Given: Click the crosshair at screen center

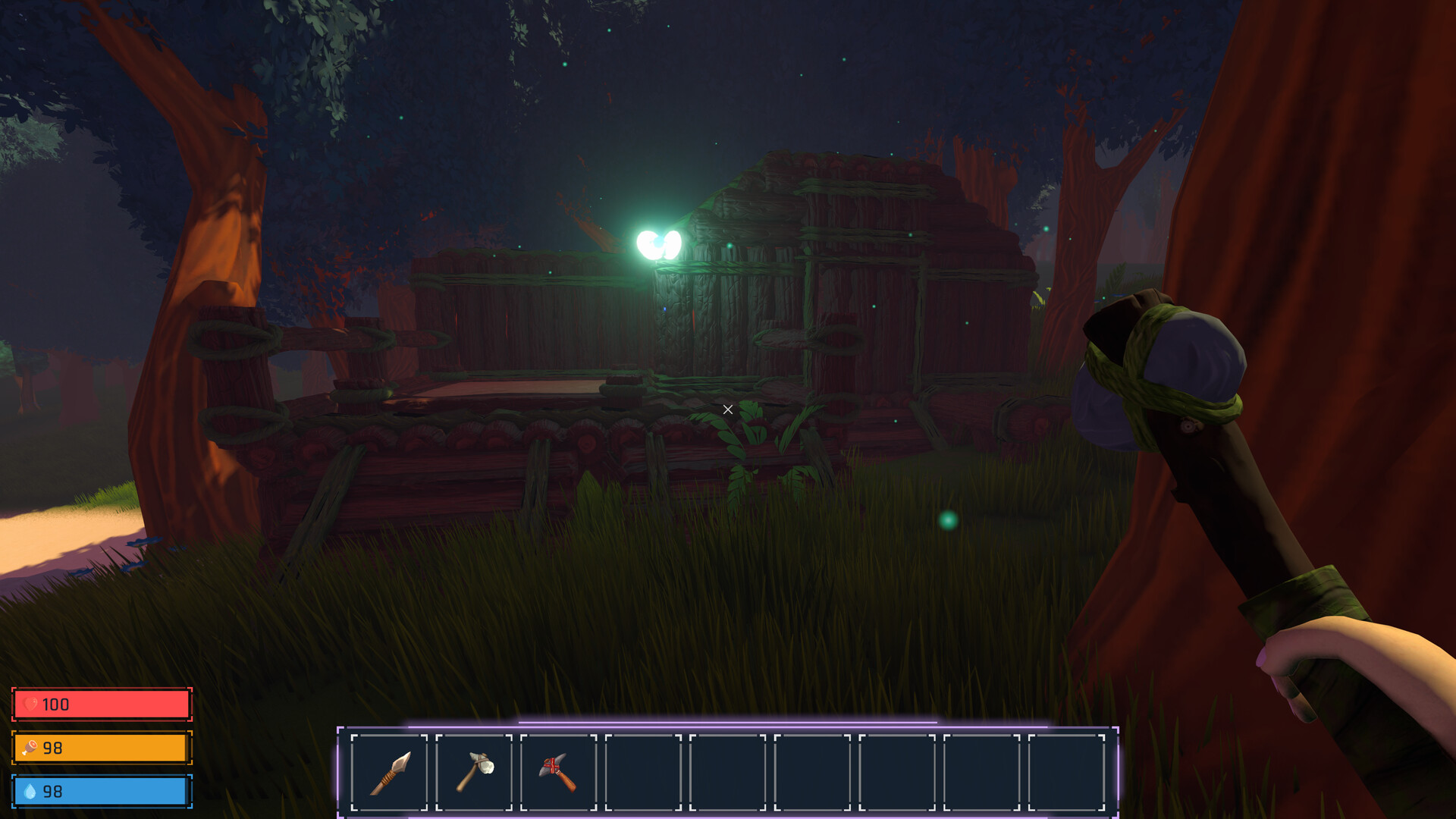Looking at the screenshot, I should pyautogui.click(x=727, y=409).
